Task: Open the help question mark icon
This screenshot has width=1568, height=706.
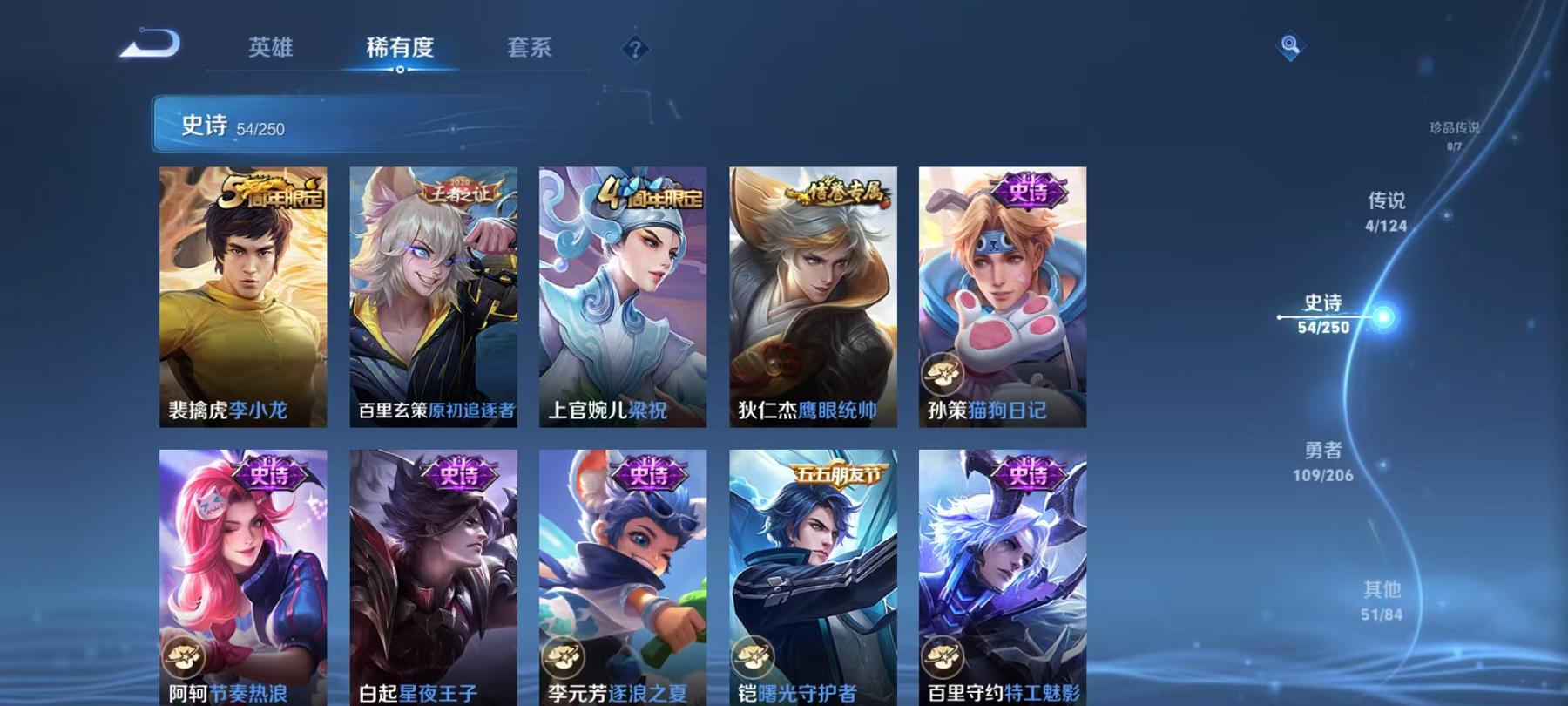Action: coord(635,48)
